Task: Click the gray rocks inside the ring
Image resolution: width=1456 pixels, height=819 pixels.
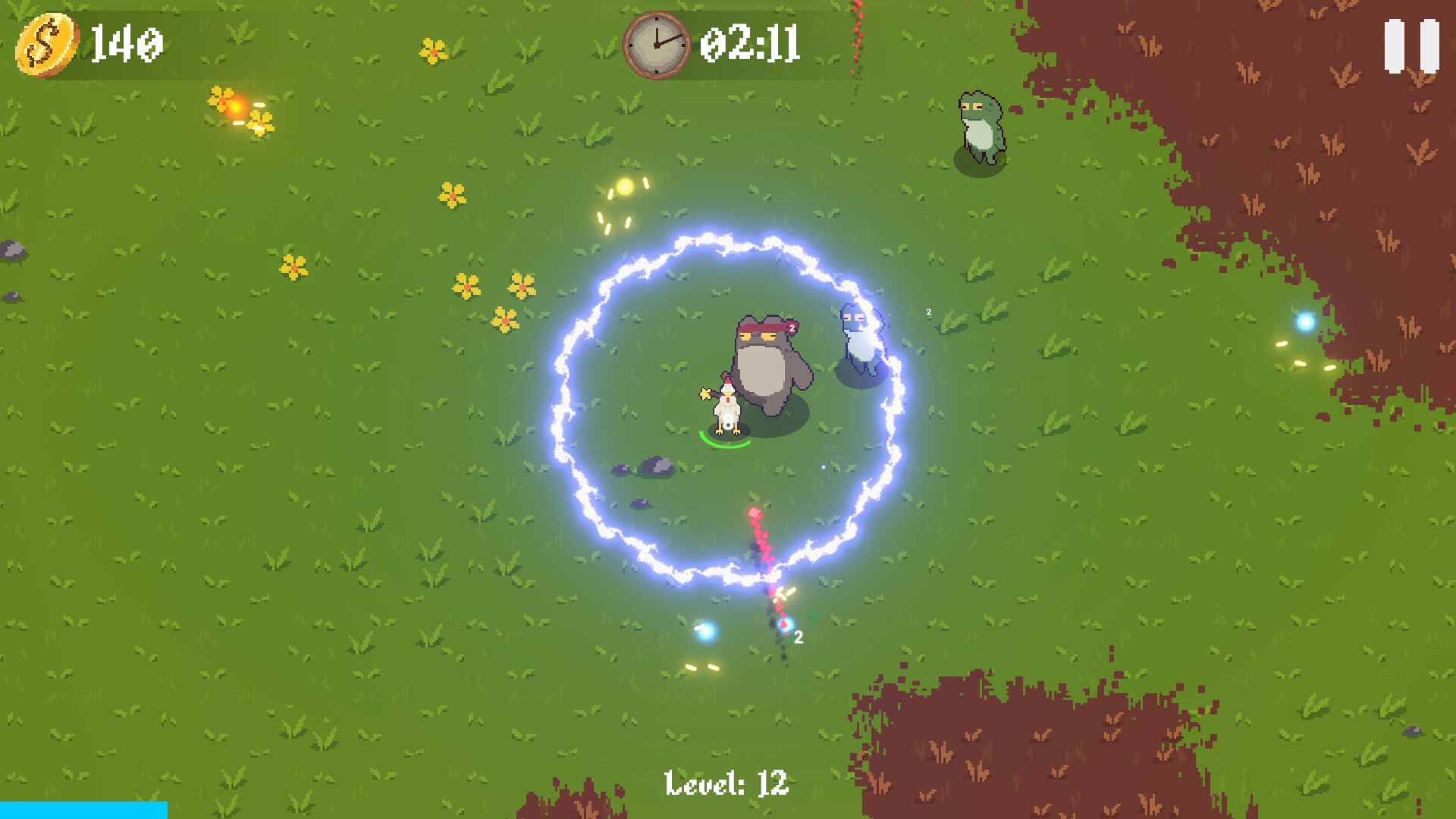Action: 654,466
